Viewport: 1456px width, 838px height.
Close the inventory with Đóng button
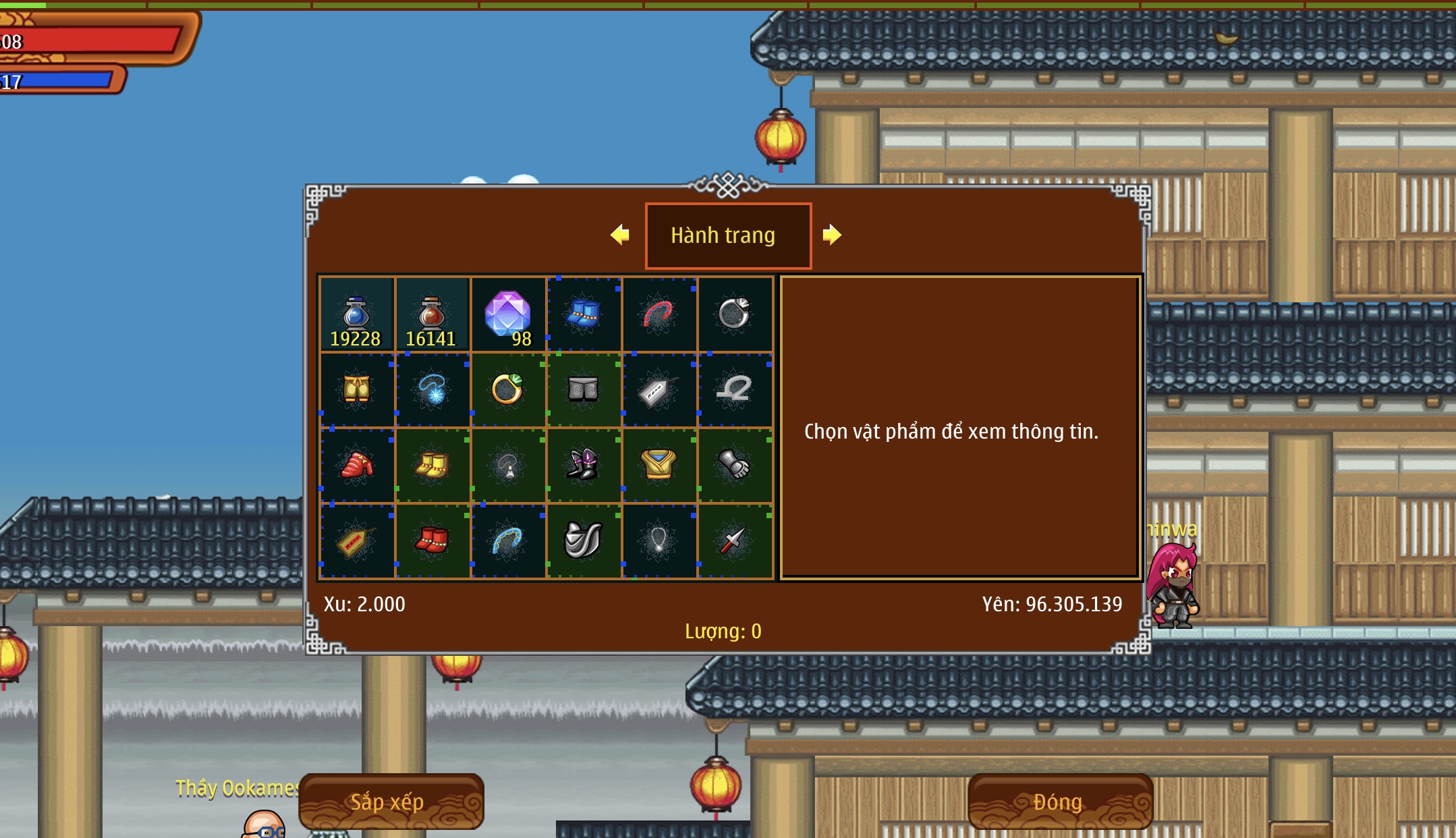point(1059,802)
